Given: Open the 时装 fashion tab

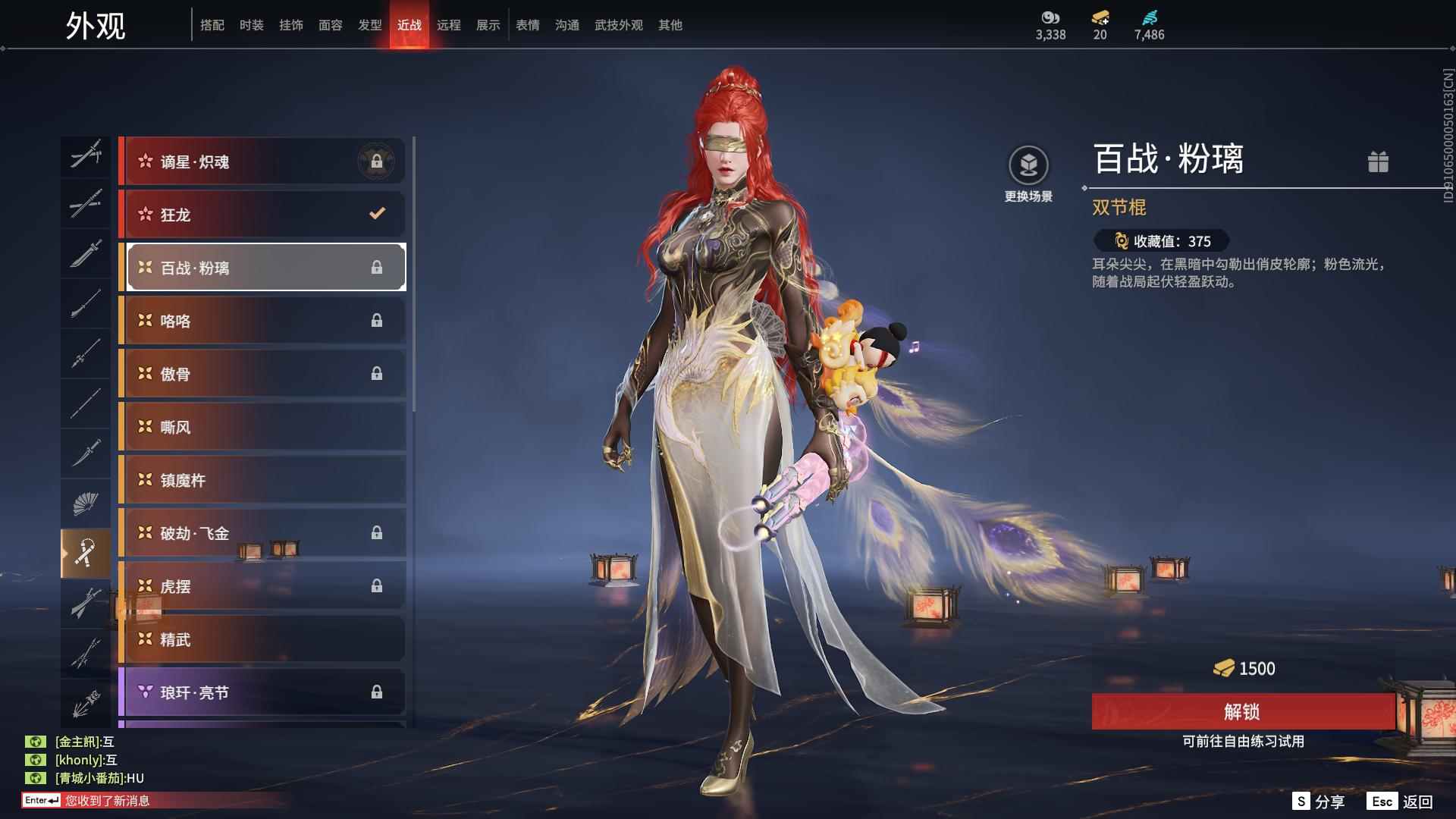Looking at the screenshot, I should 252,24.
